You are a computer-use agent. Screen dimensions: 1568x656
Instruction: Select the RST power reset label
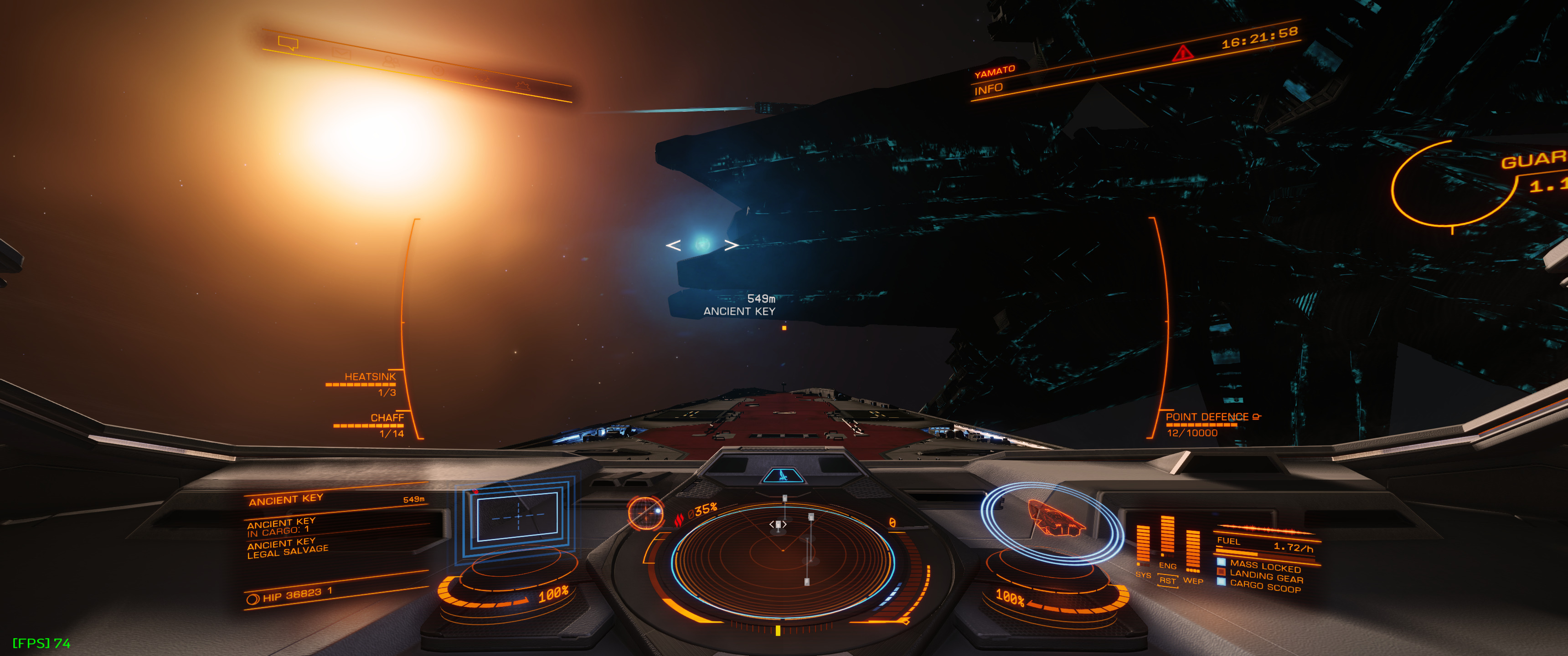click(x=1167, y=580)
